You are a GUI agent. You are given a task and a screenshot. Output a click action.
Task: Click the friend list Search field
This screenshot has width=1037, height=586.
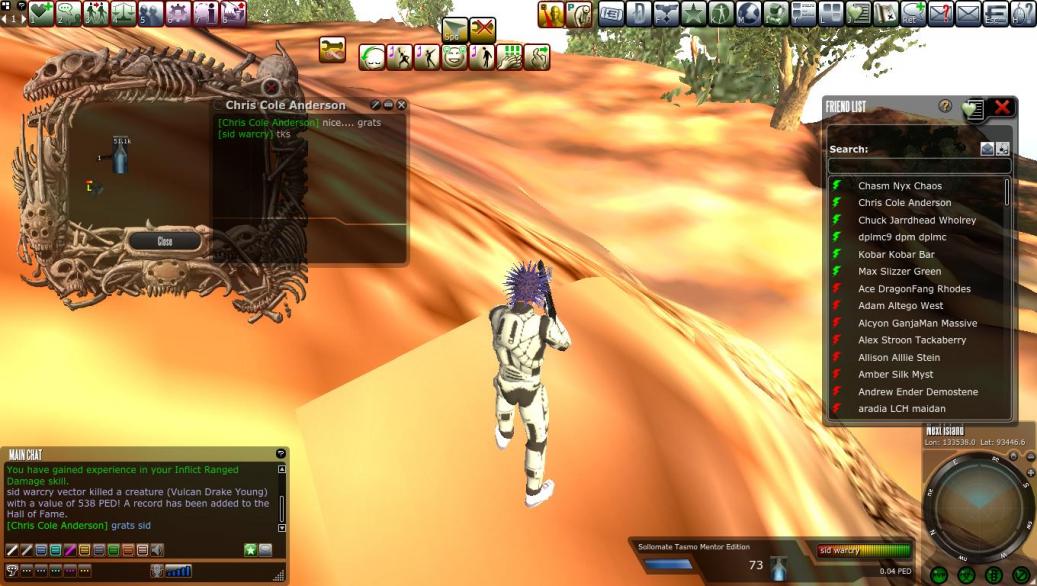pos(918,166)
